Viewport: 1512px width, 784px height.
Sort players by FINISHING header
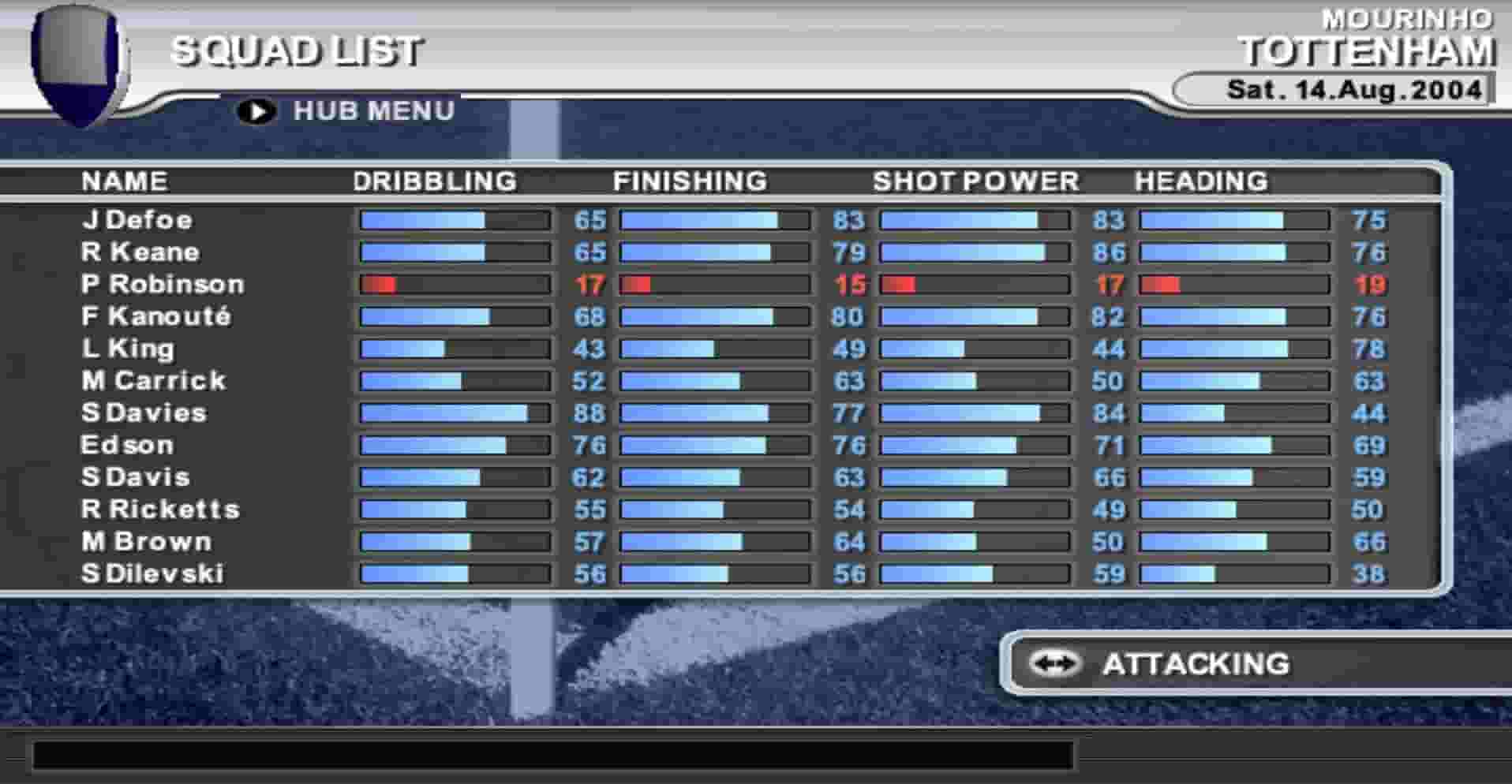(690, 181)
